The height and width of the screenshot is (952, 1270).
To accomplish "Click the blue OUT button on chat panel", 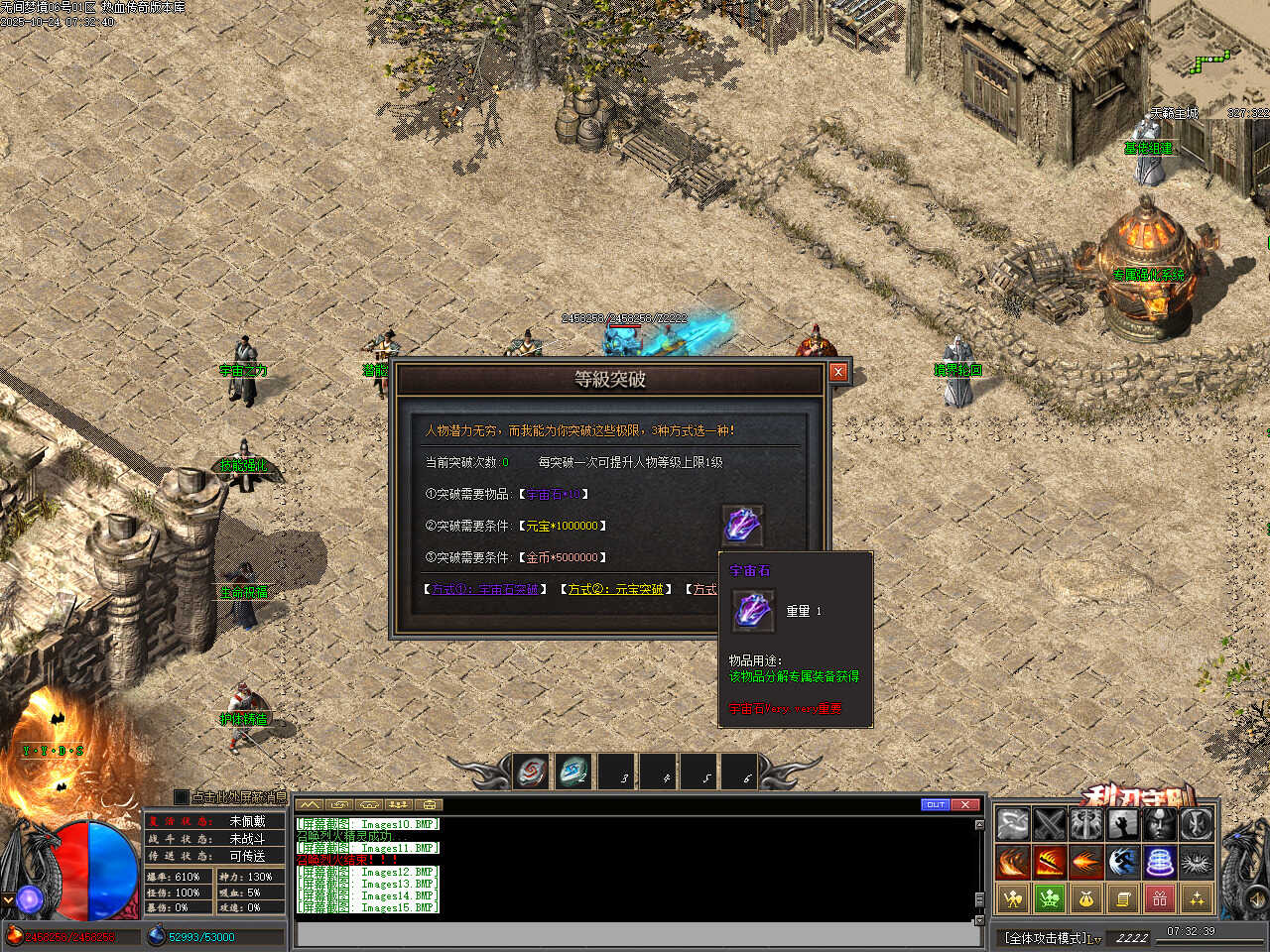I will 935,804.
